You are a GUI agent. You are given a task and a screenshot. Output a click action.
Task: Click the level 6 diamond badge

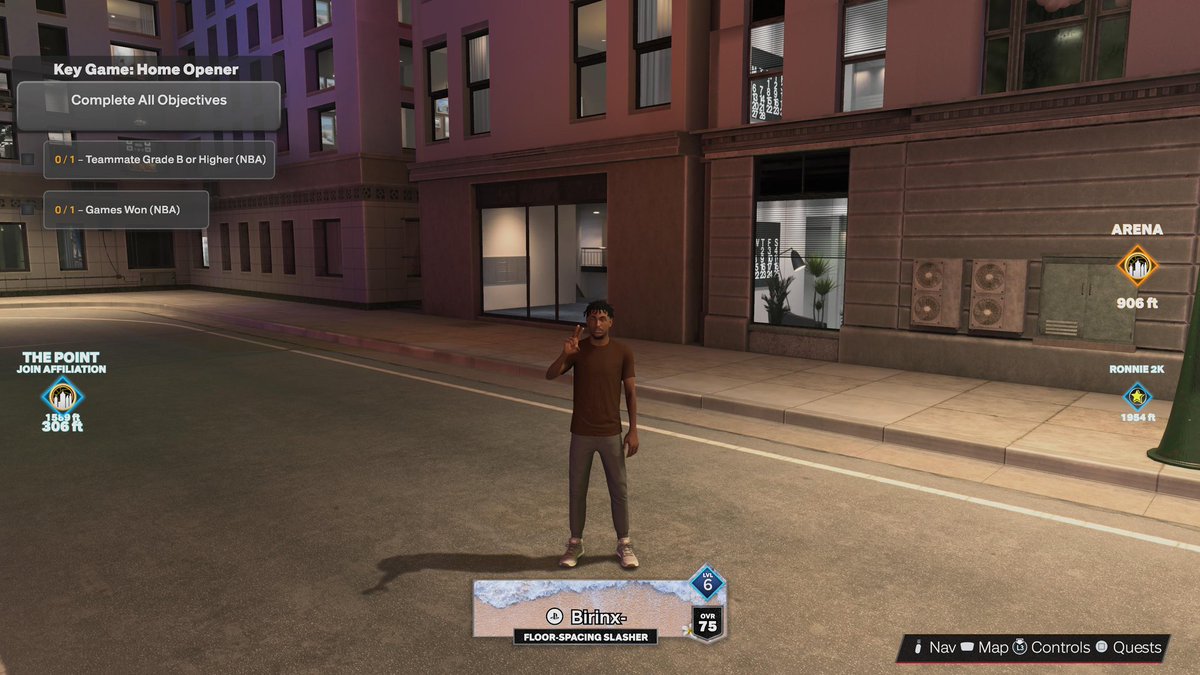click(x=707, y=583)
